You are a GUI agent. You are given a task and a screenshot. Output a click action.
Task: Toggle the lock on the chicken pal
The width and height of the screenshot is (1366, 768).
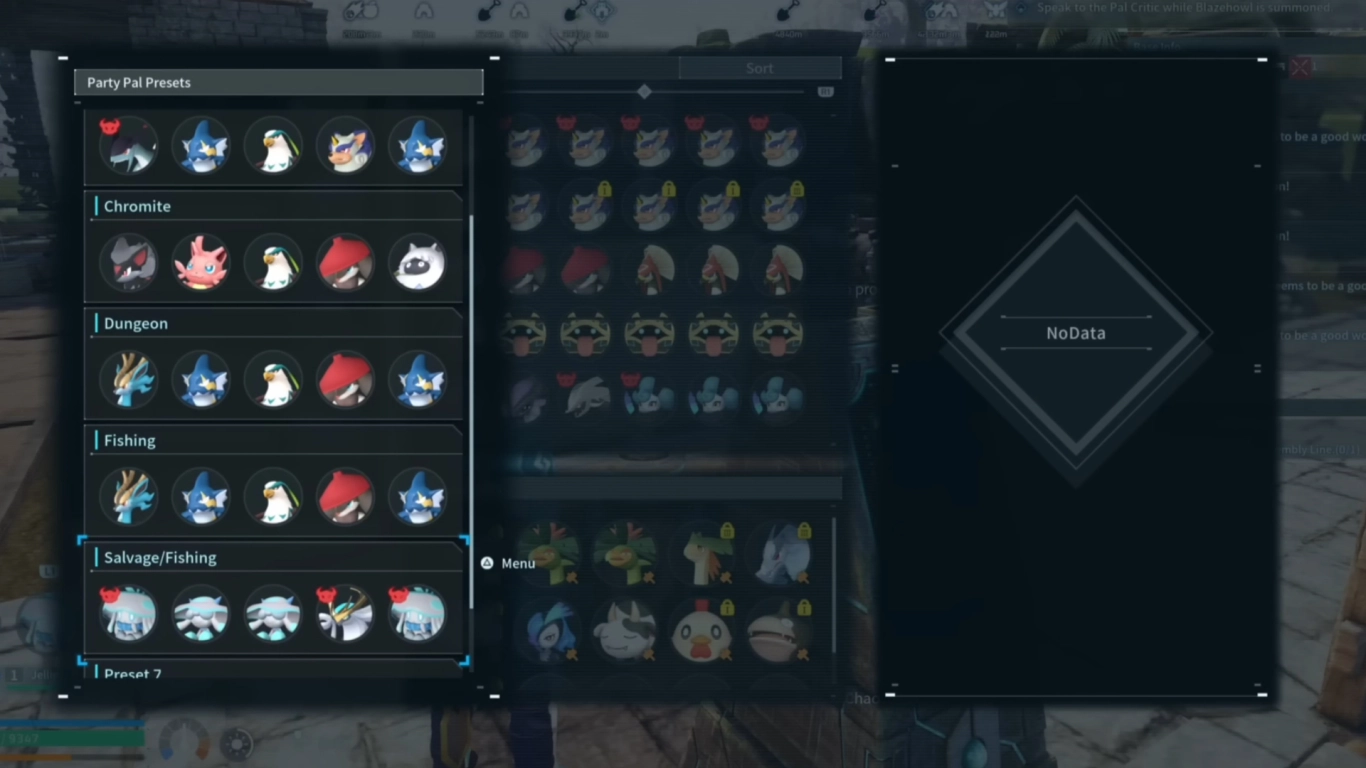[728, 609]
